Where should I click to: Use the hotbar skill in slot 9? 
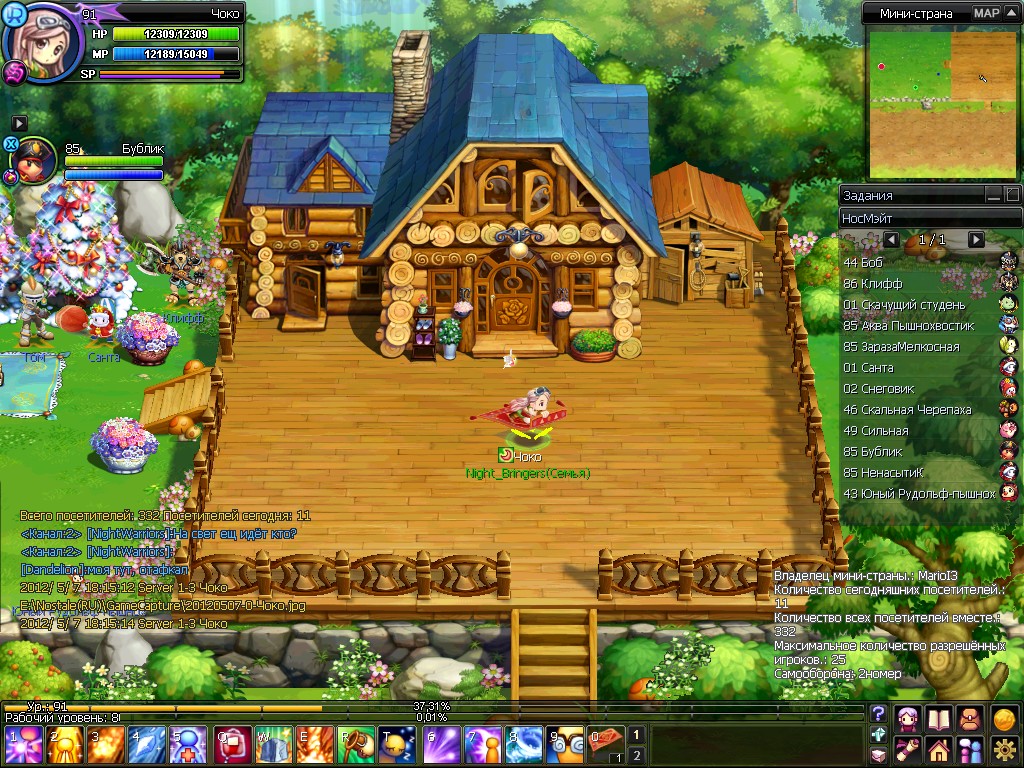point(570,745)
